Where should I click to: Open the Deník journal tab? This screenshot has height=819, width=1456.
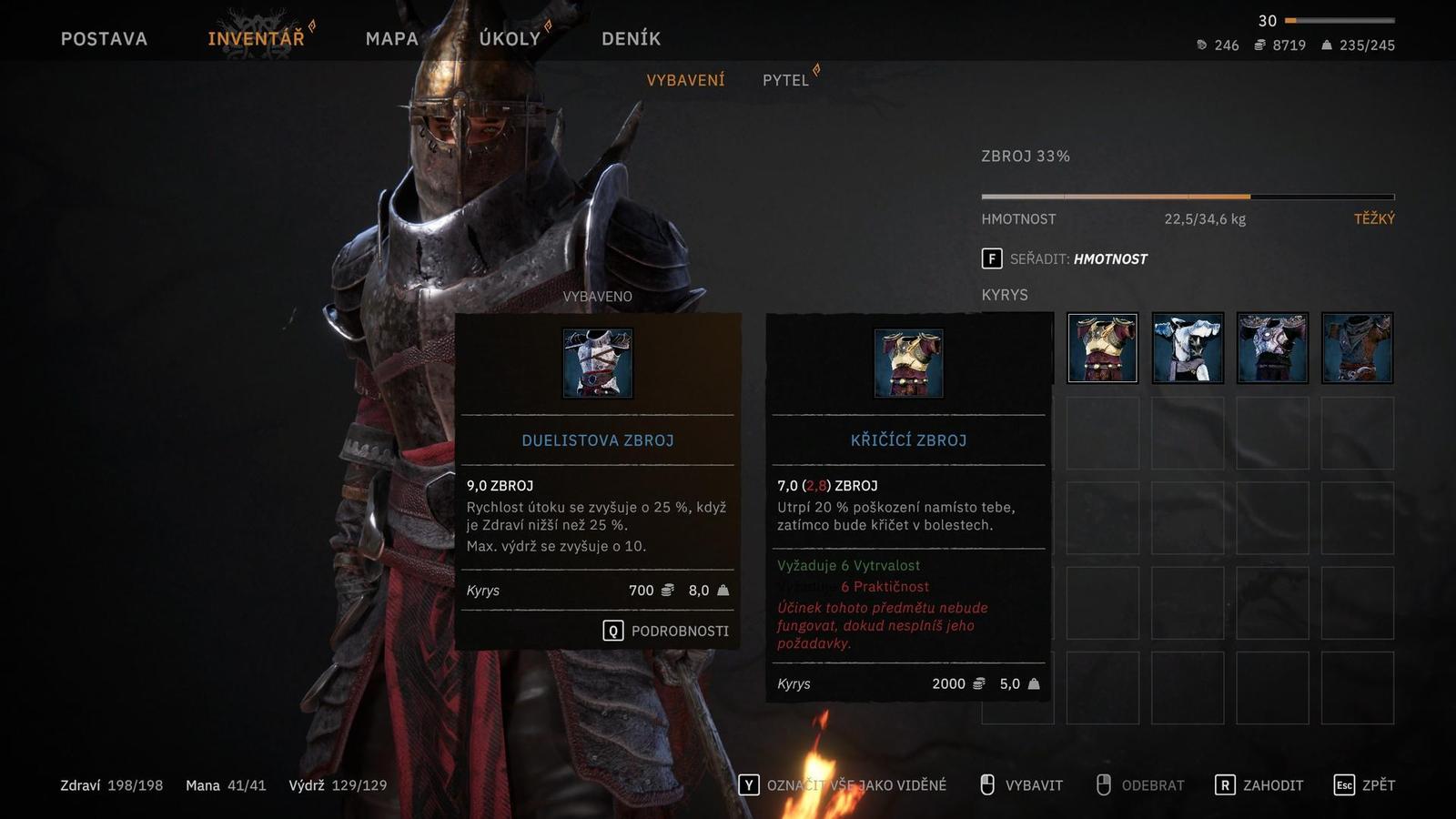pos(631,38)
